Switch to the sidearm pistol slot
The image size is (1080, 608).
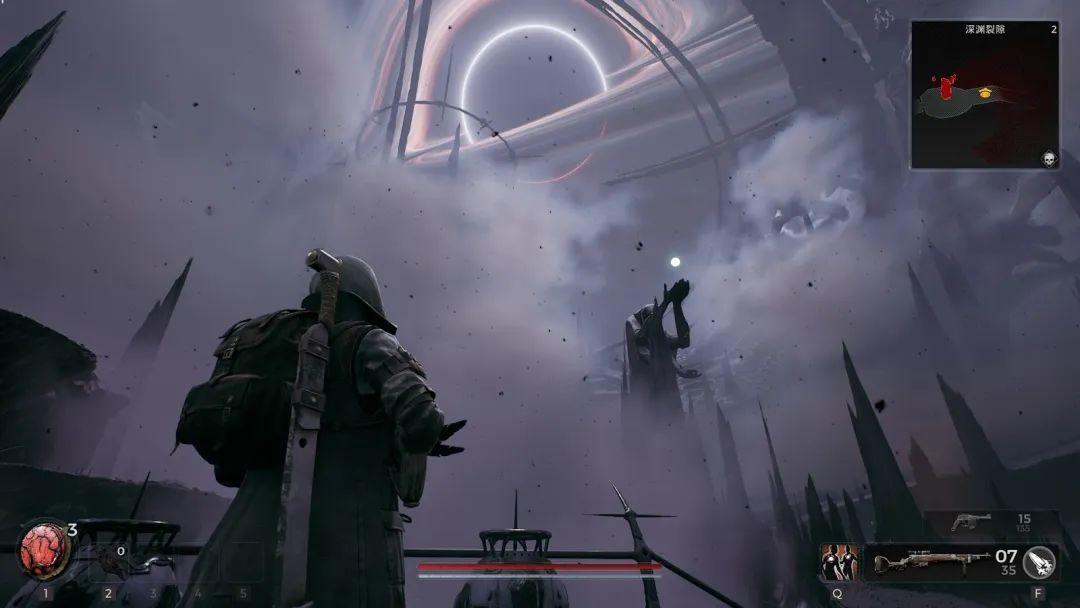click(971, 523)
